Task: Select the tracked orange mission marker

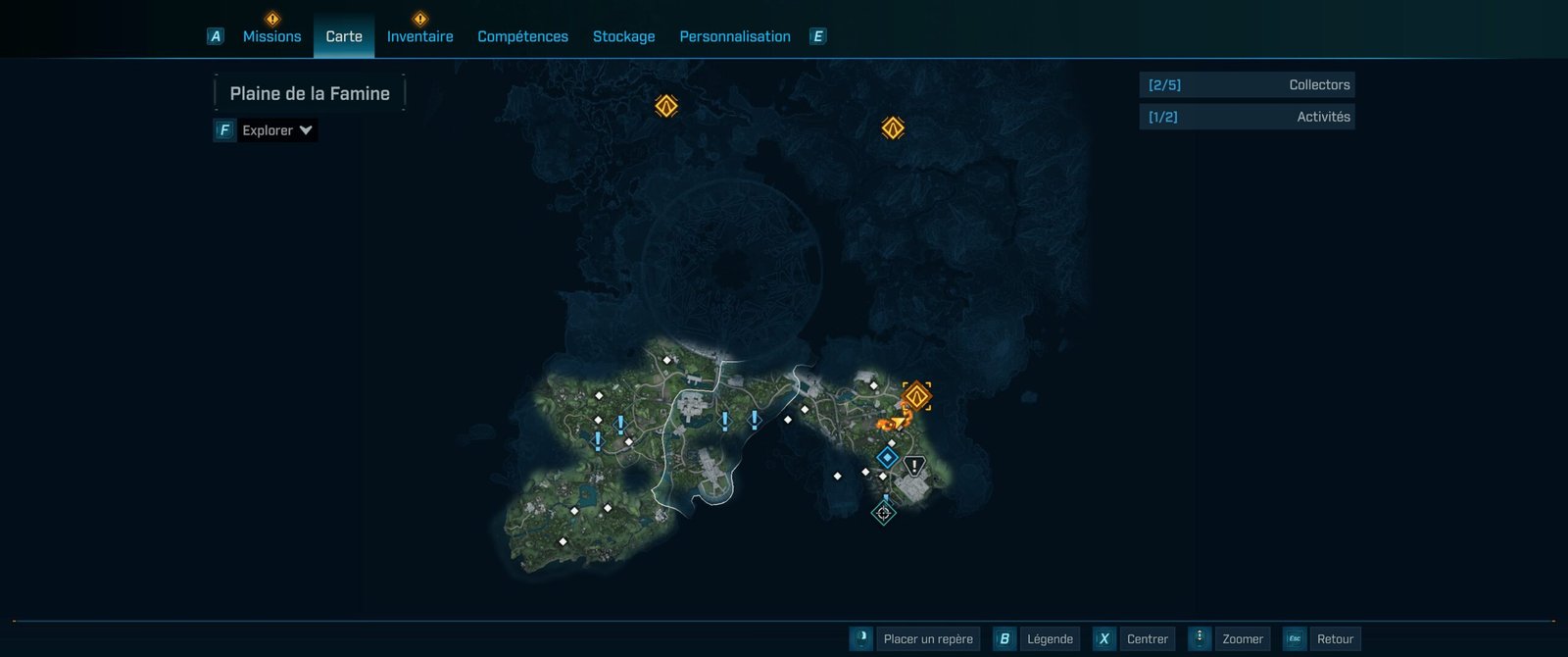Action: [916, 396]
